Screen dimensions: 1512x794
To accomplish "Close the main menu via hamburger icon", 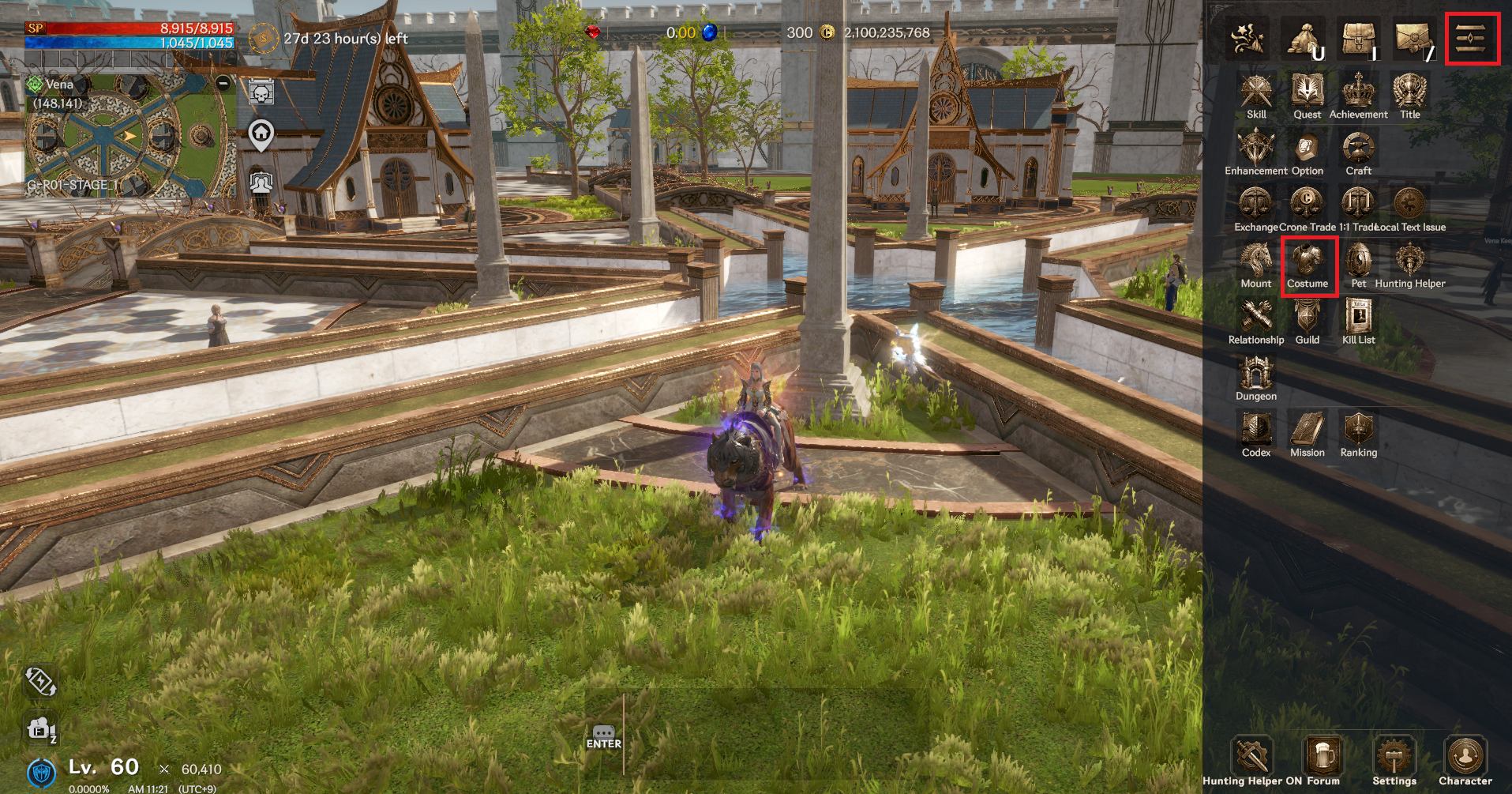I will (x=1472, y=38).
